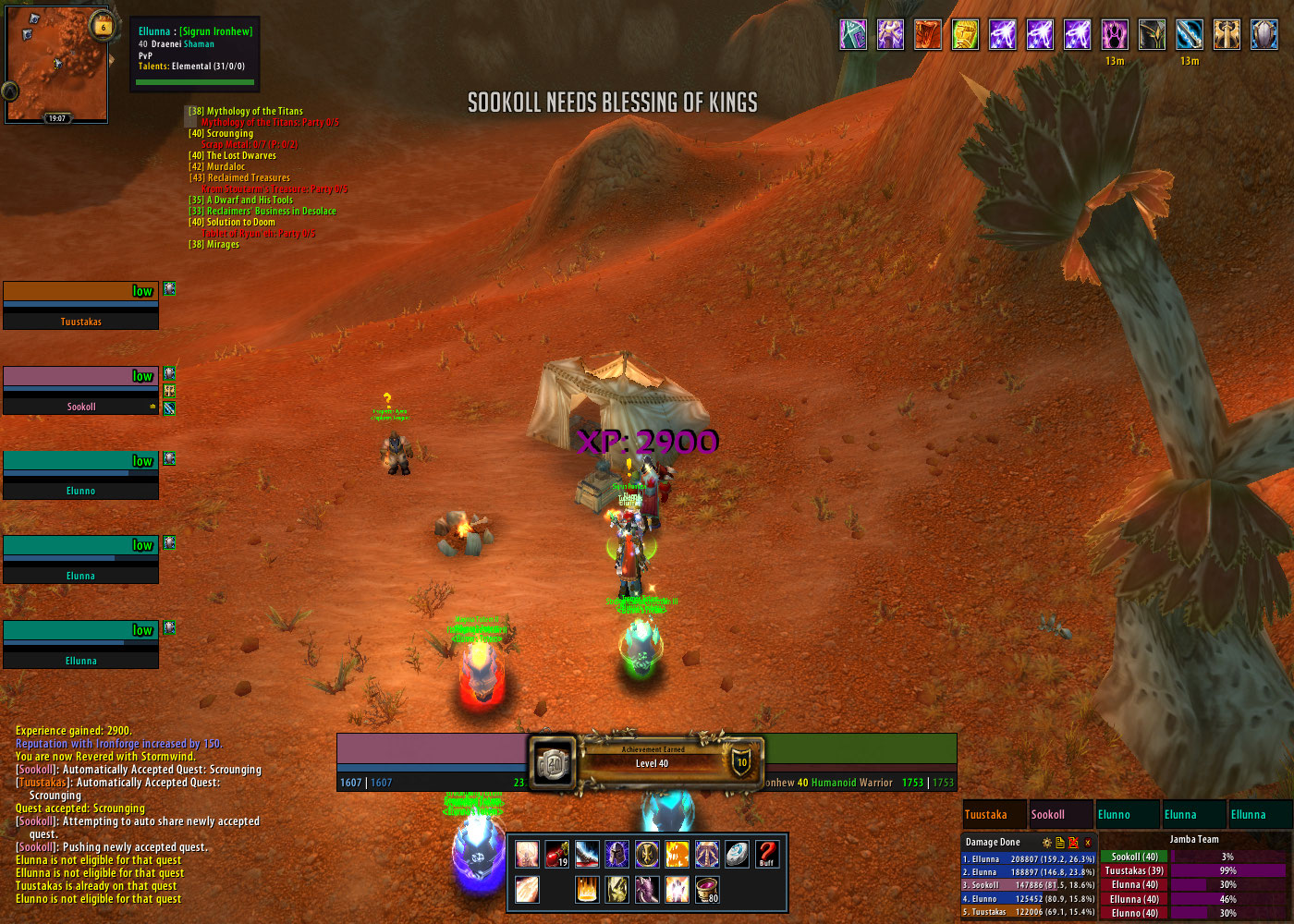The height and width of the screenshot is (924, 1294).
Task: Use the goblet item with 80 count
Action: [x=707, y=890]
